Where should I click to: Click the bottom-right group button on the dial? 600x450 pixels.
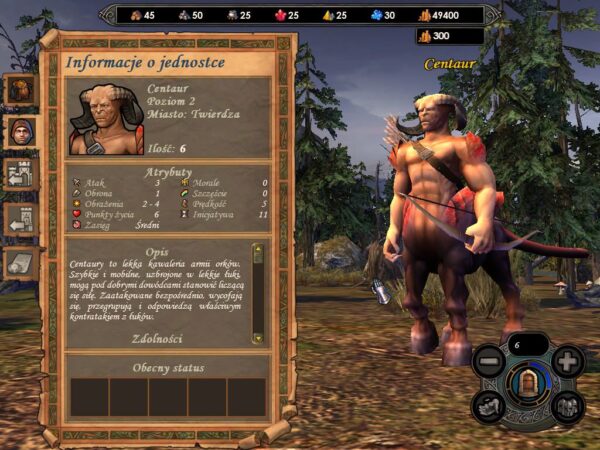pos(566,405)
